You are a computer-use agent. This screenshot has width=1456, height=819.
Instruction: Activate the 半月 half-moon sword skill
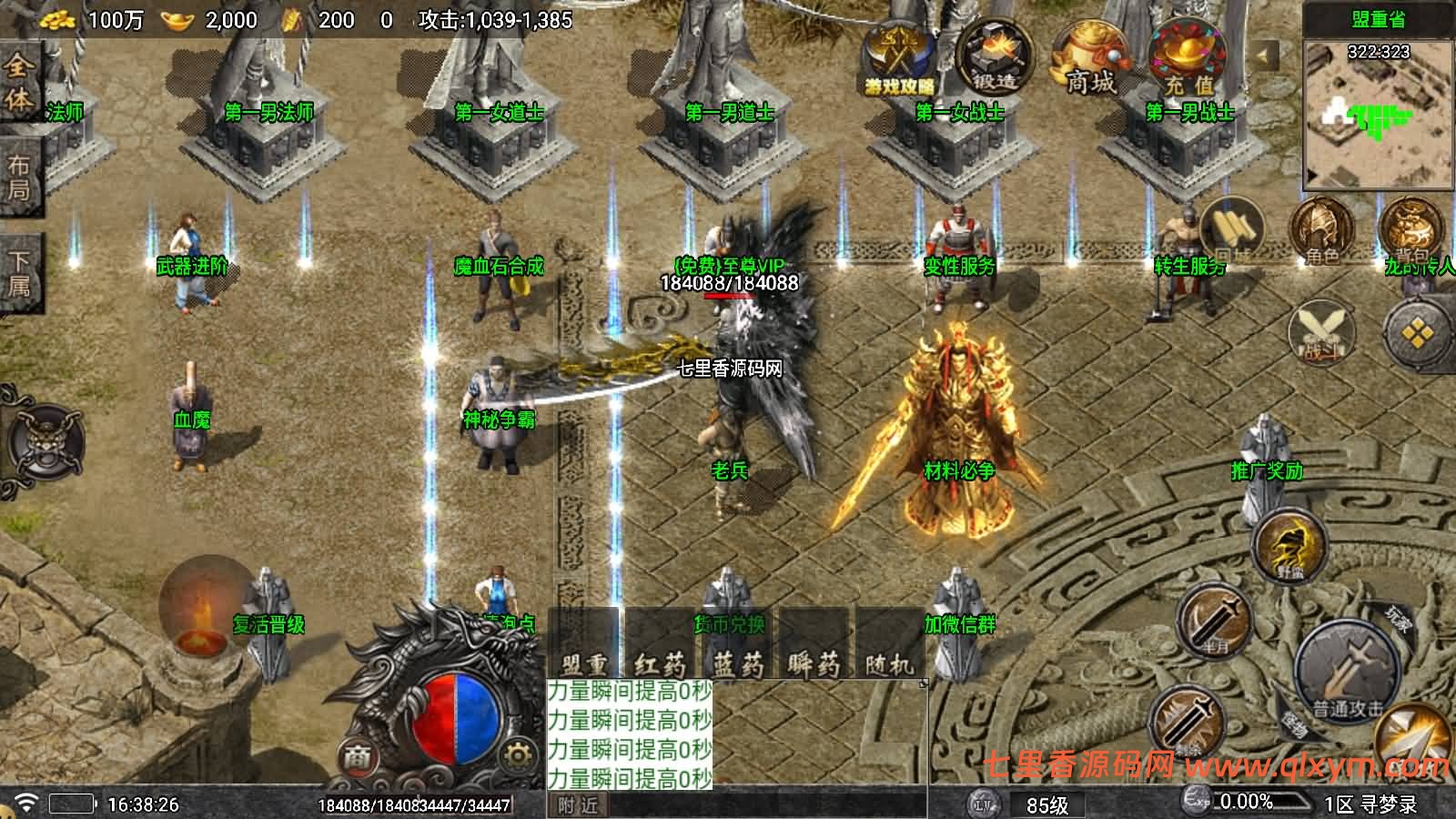(1216, 621)
